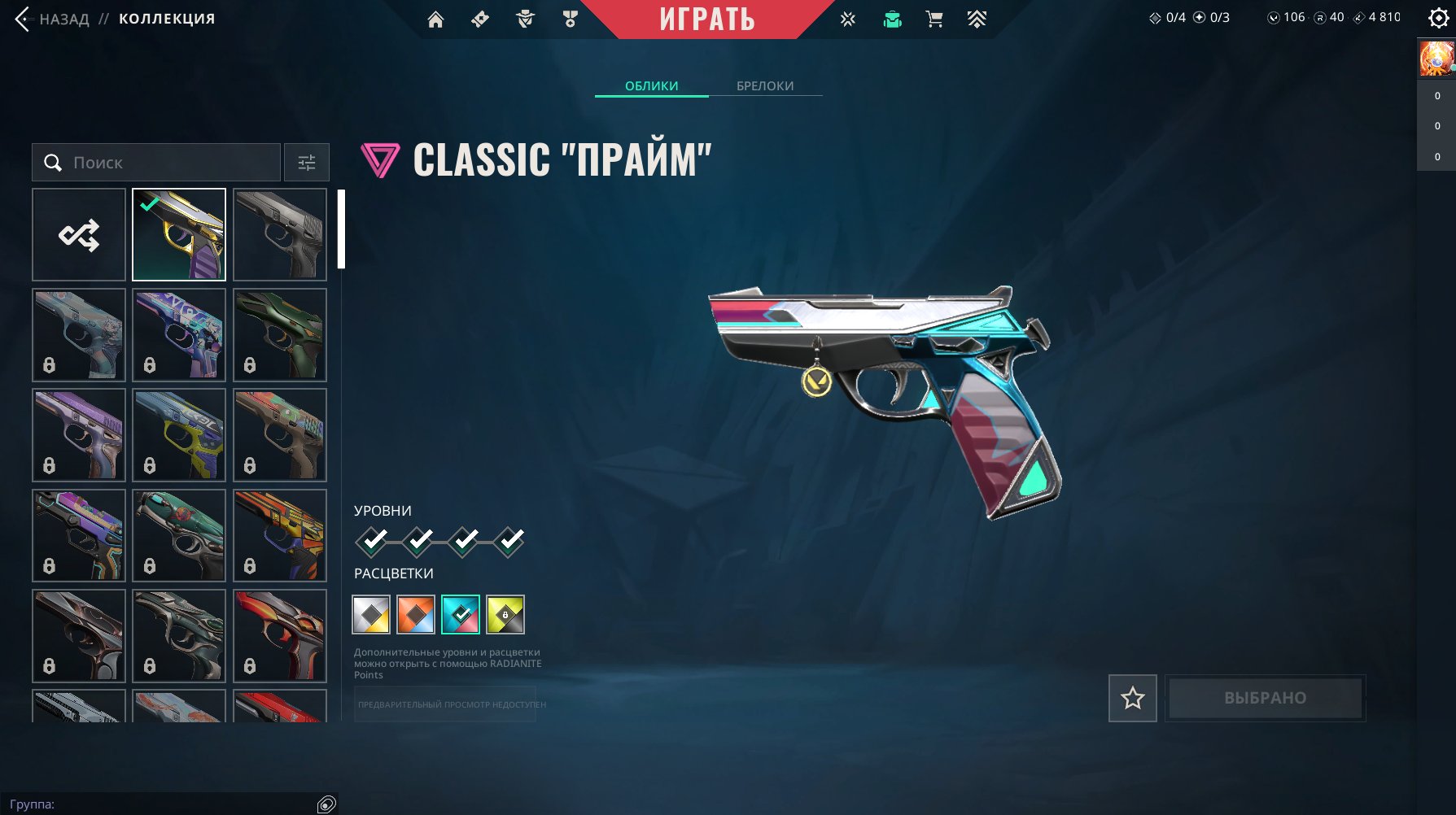Open the home screen icon
The image size is (1456, 815).
[x=436, y=19]
